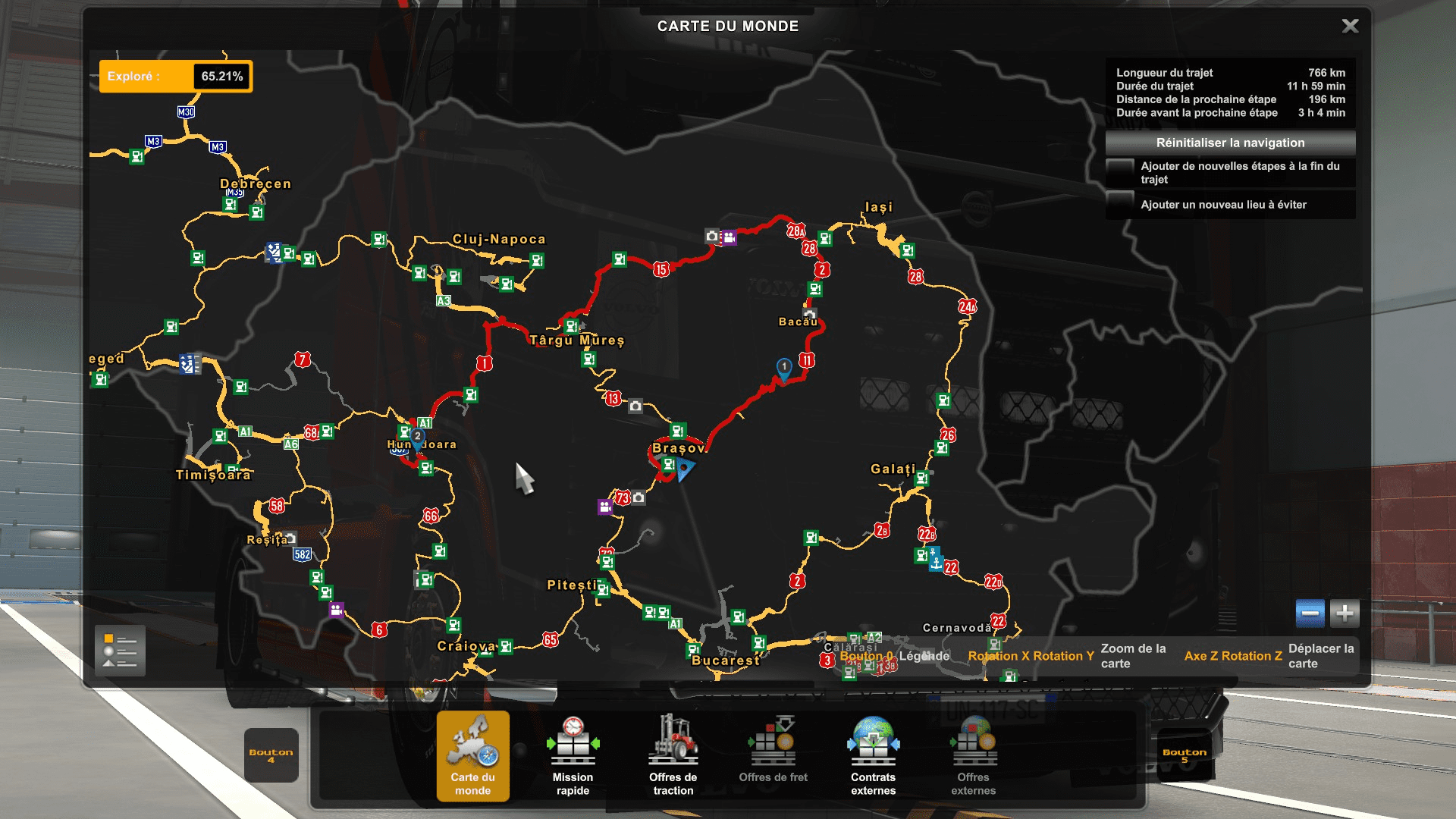
Task: Select the Carte du monde tab
Action: click(x=473, y=756)
